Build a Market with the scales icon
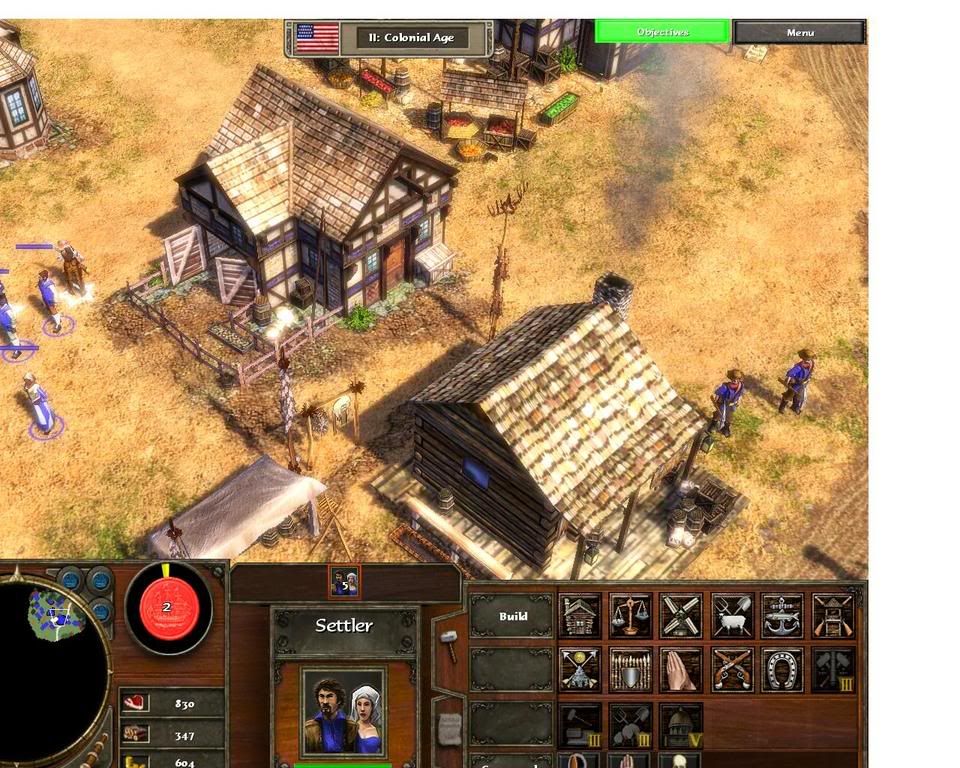The image size is (960, 768). point(631,616)
